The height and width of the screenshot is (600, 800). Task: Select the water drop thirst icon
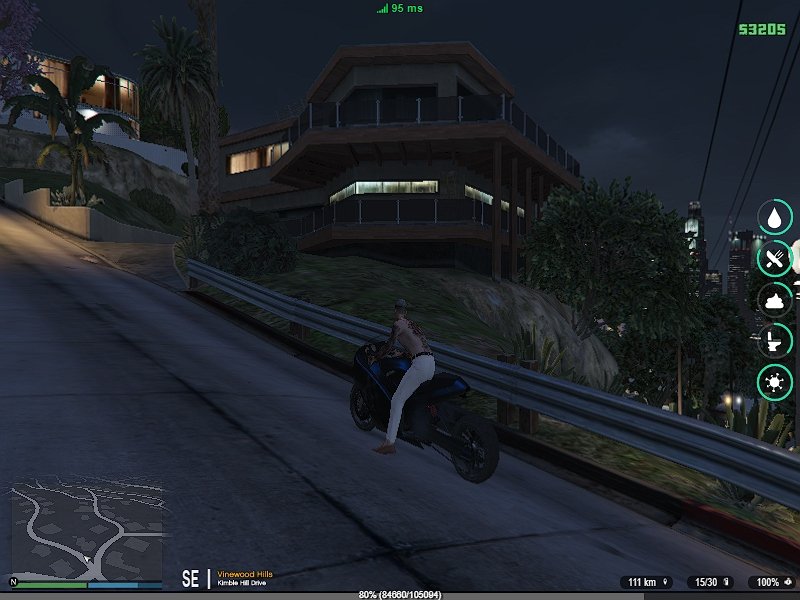pyautogui.click(x=775, y=217)
